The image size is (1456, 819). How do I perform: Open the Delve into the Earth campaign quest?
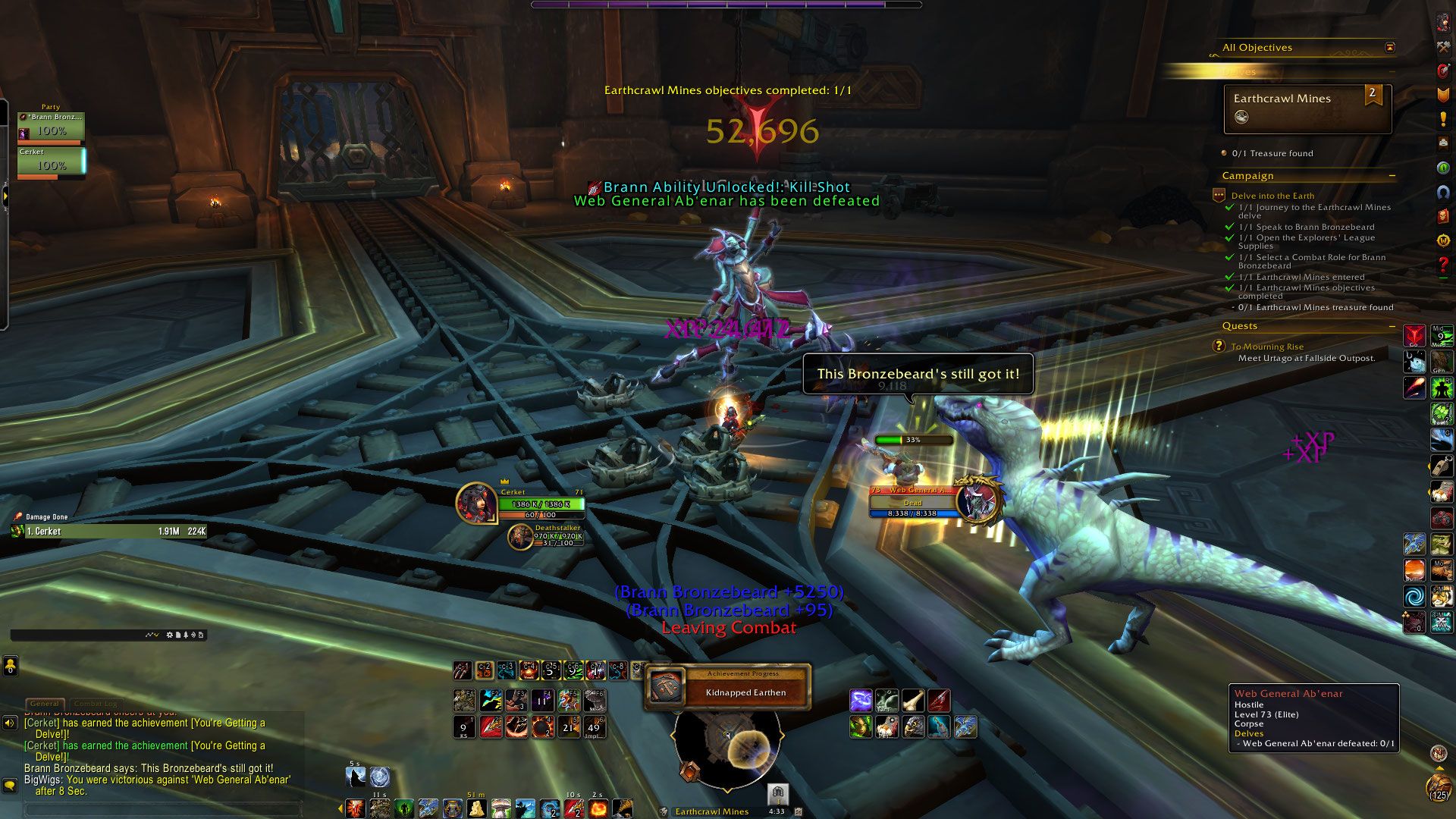click(1272, 196)
